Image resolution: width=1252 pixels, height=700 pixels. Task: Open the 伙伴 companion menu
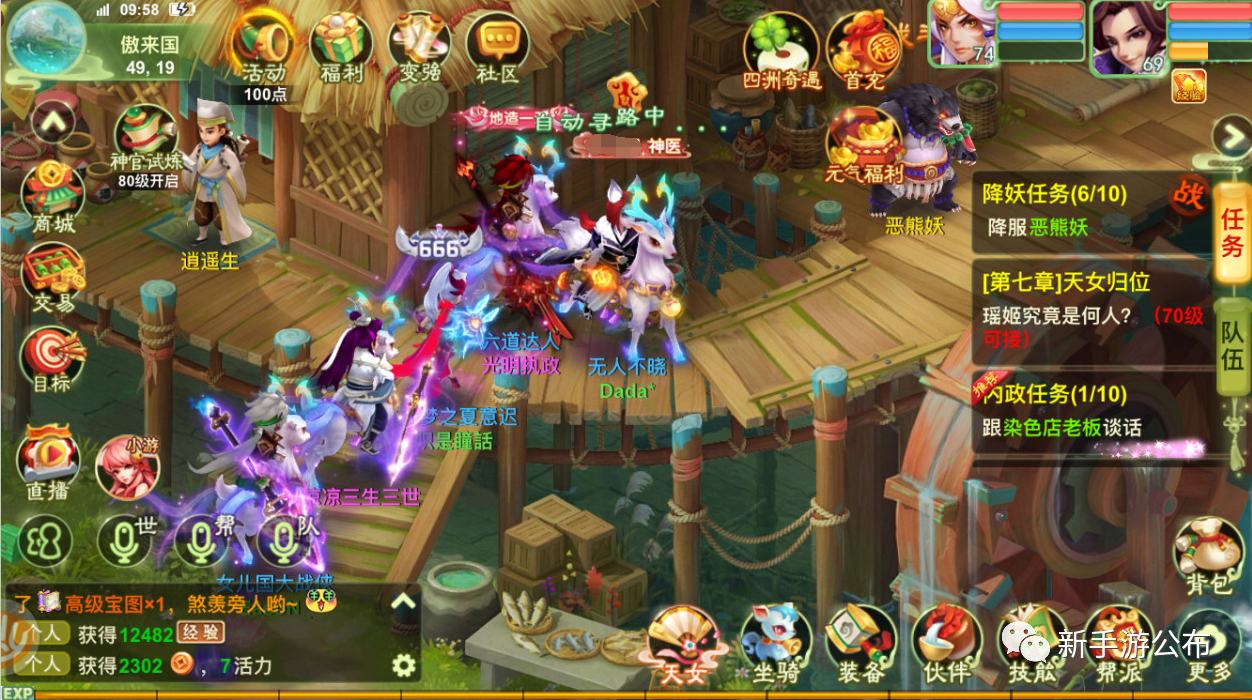tap(945, 640)
